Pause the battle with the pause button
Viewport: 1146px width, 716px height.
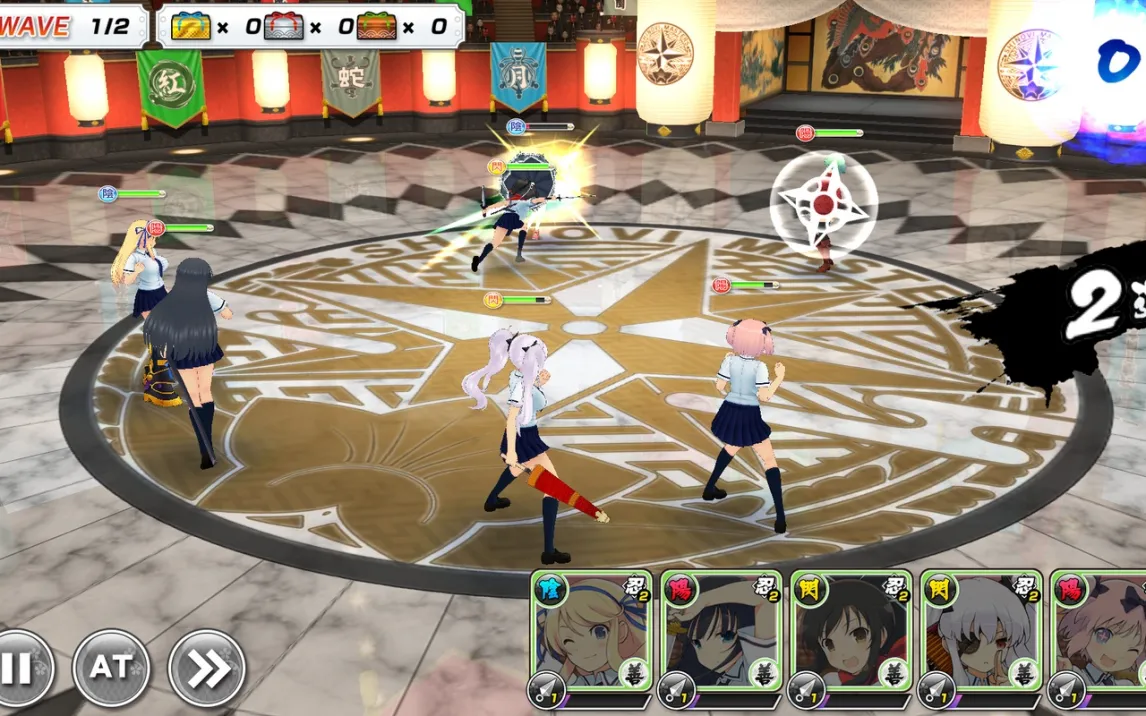[18, 667]
